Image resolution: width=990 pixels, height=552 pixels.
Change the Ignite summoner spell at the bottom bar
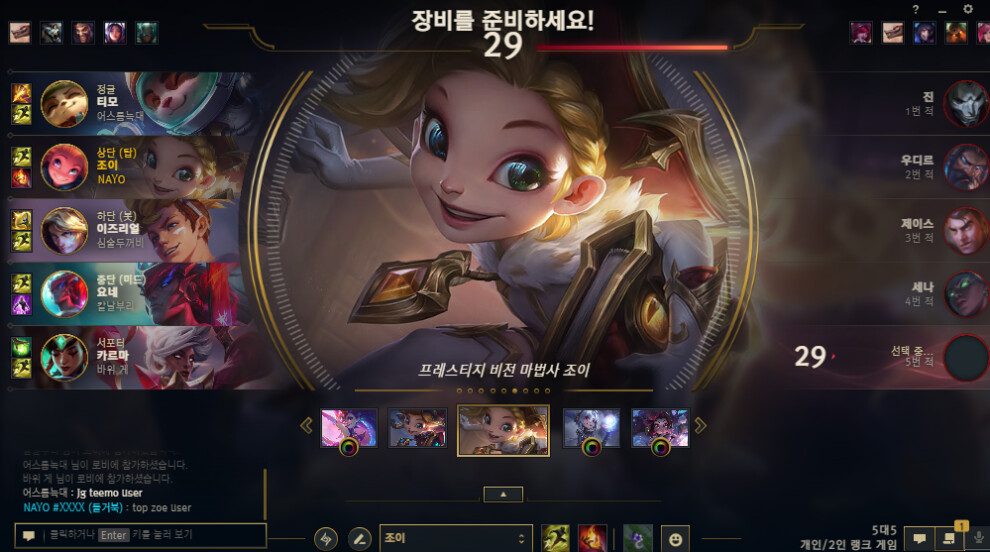click(x=592, y=539)
